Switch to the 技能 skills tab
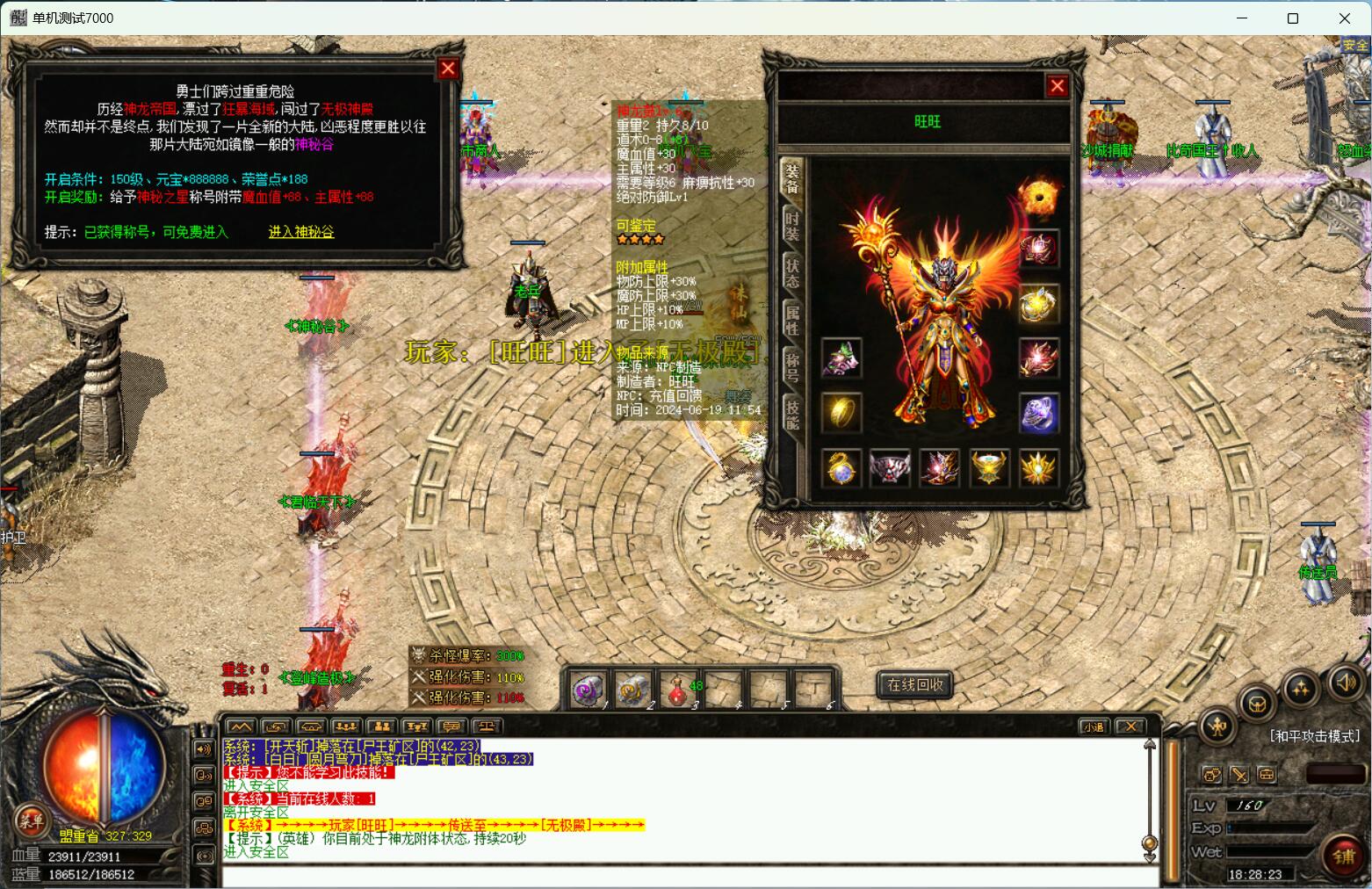 (x=791, y=413)
